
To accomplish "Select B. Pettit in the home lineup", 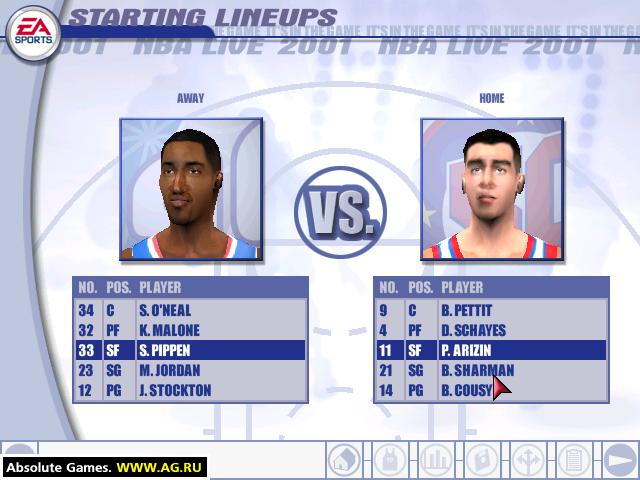I will pos(490,310).
